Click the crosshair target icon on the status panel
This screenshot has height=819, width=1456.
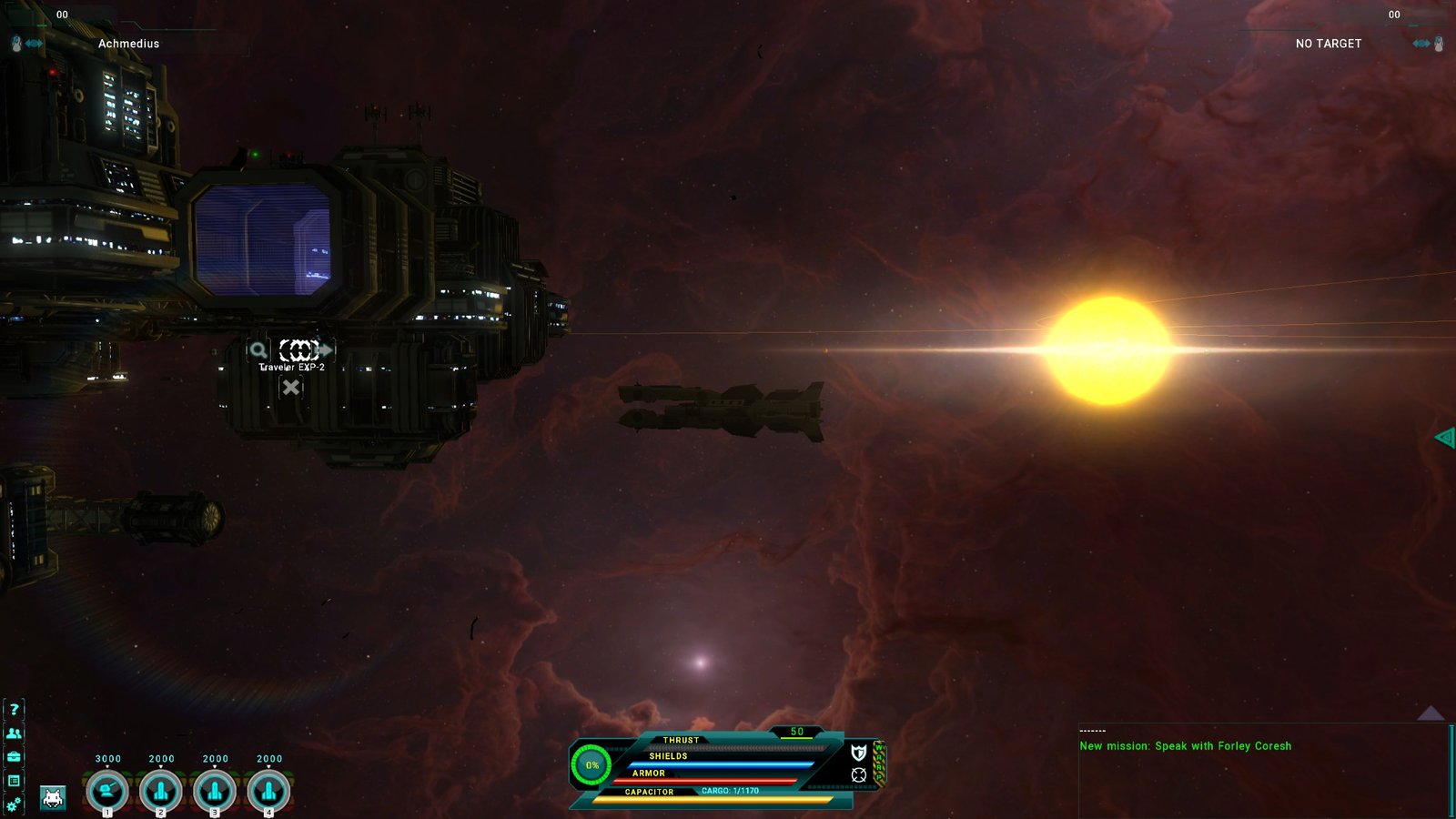click(858, 774)
